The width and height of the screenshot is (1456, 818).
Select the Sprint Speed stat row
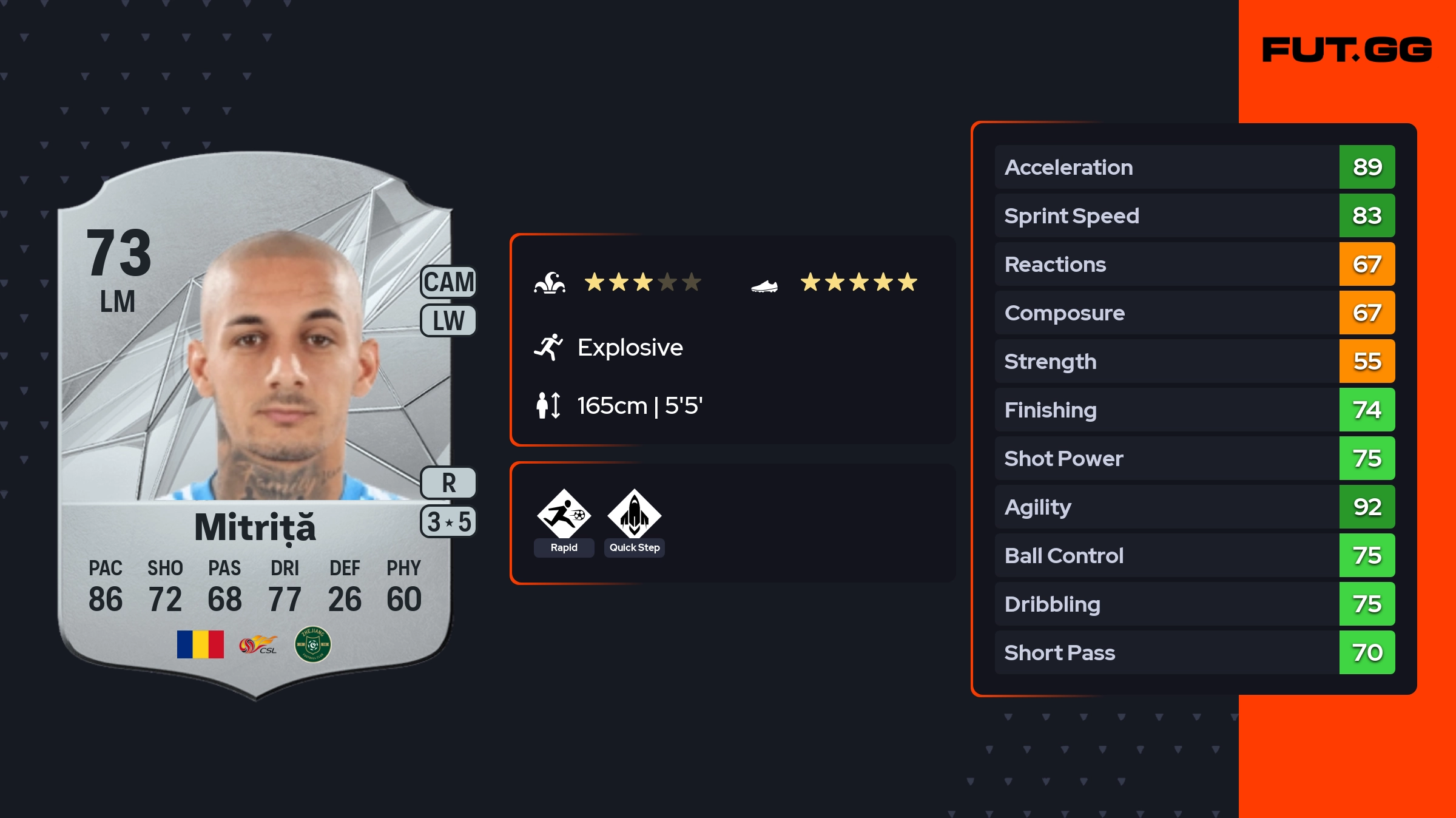(1194, 215)
